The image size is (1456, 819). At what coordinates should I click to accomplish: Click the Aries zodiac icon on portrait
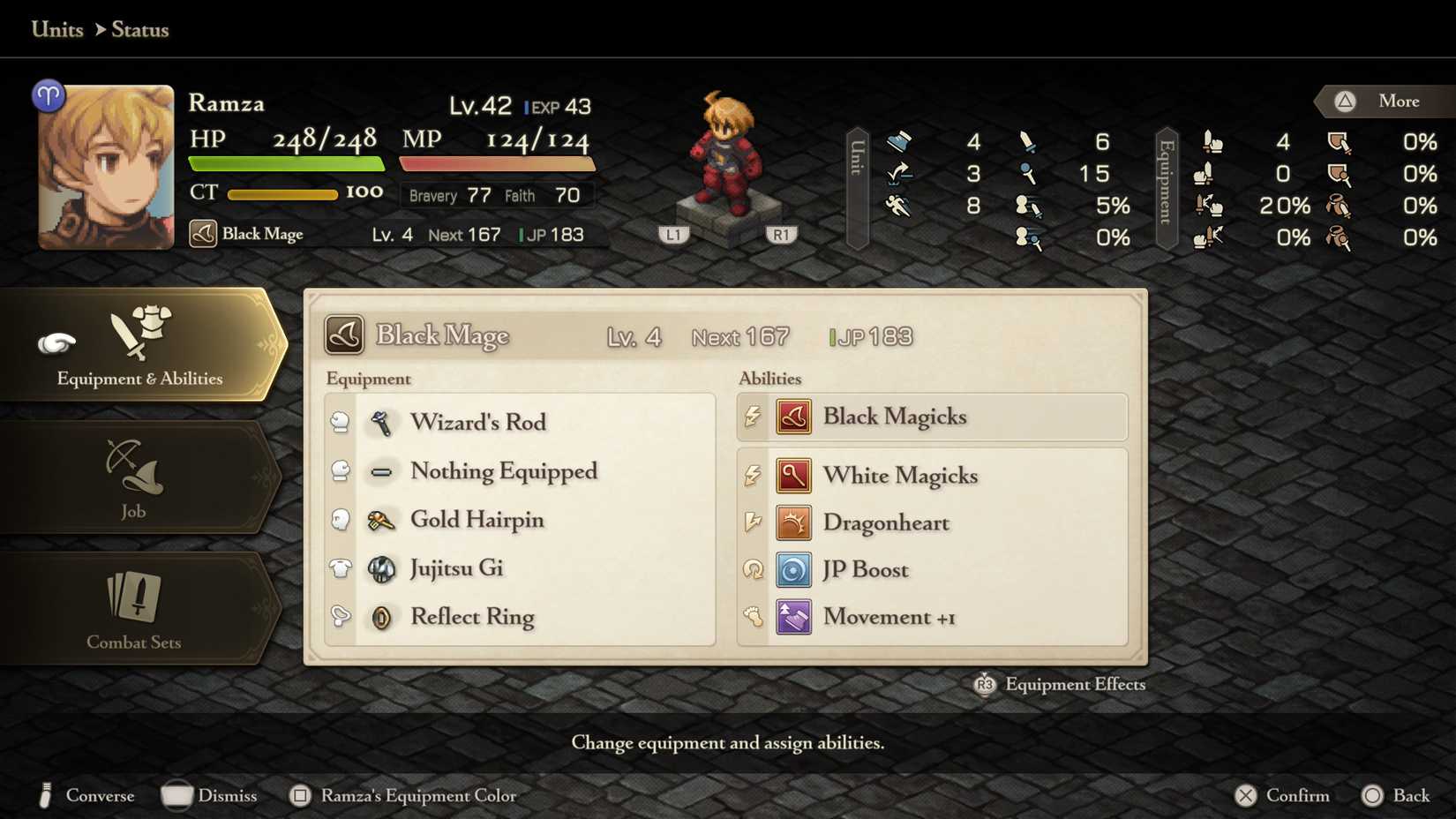50,94
